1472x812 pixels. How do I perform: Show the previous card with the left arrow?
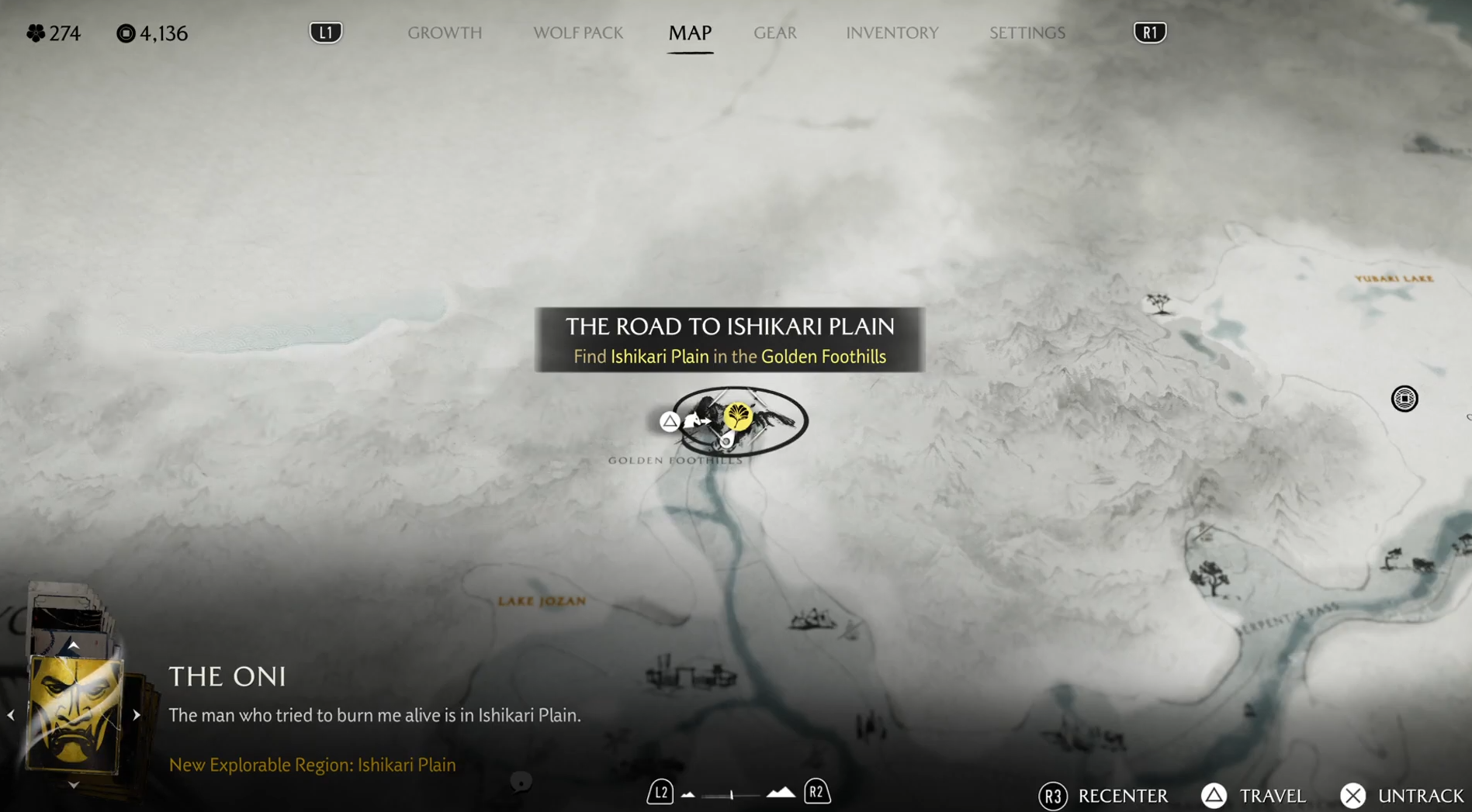coord(11,715)
